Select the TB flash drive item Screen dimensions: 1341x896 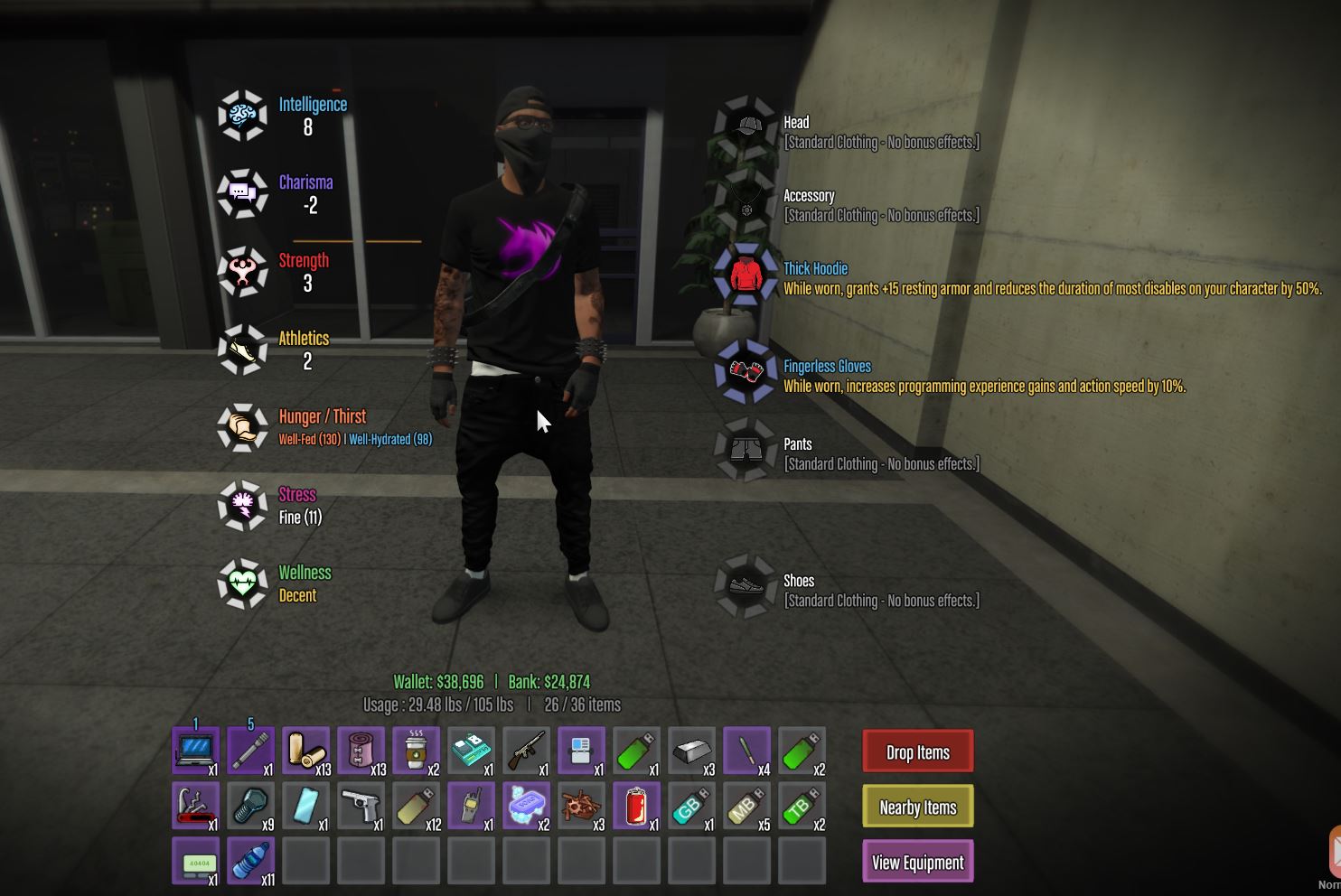coord(802,806)
